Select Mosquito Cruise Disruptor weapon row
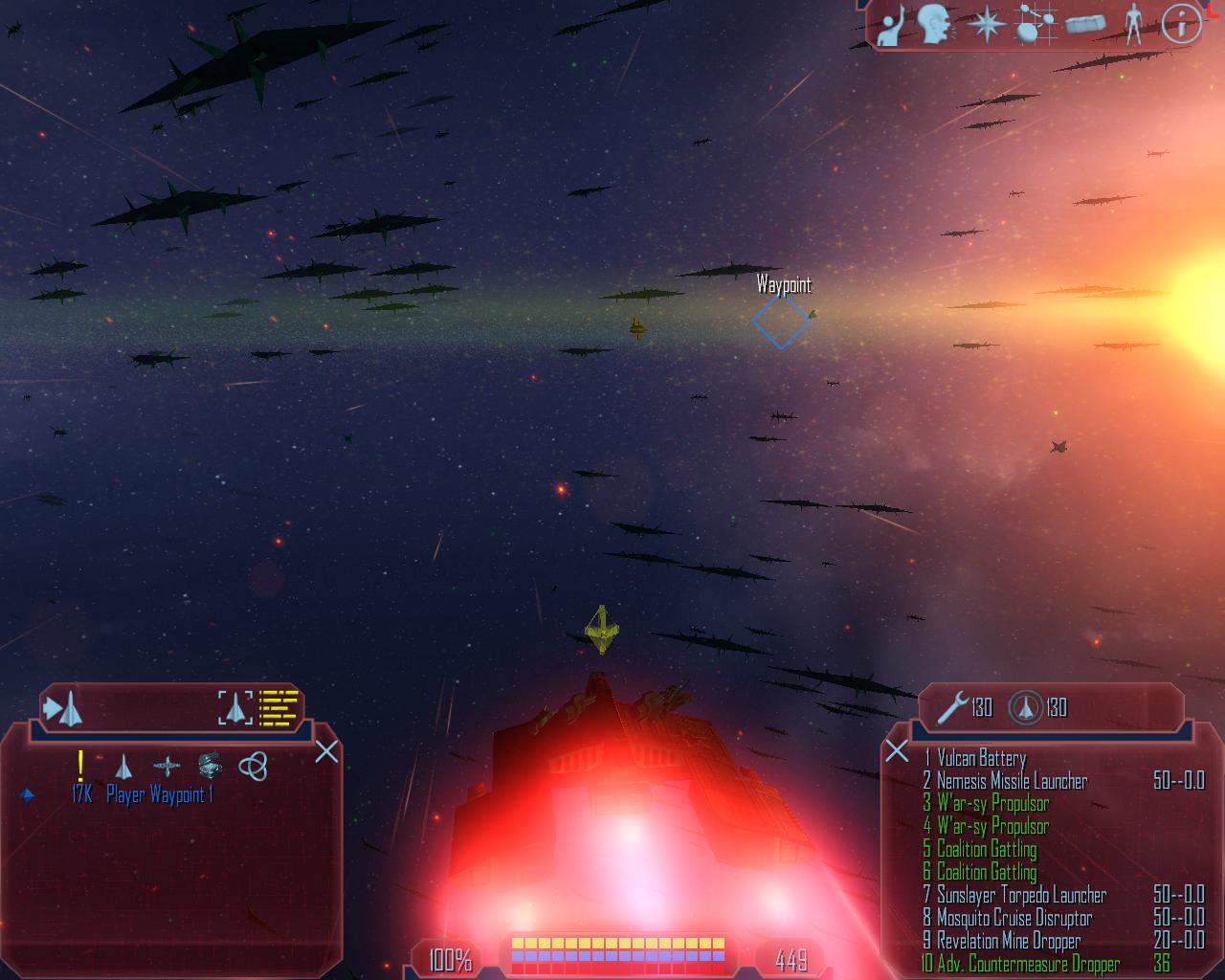Screen dimensions: 1225x980 pyautogui.click(x=1013, y=919)
